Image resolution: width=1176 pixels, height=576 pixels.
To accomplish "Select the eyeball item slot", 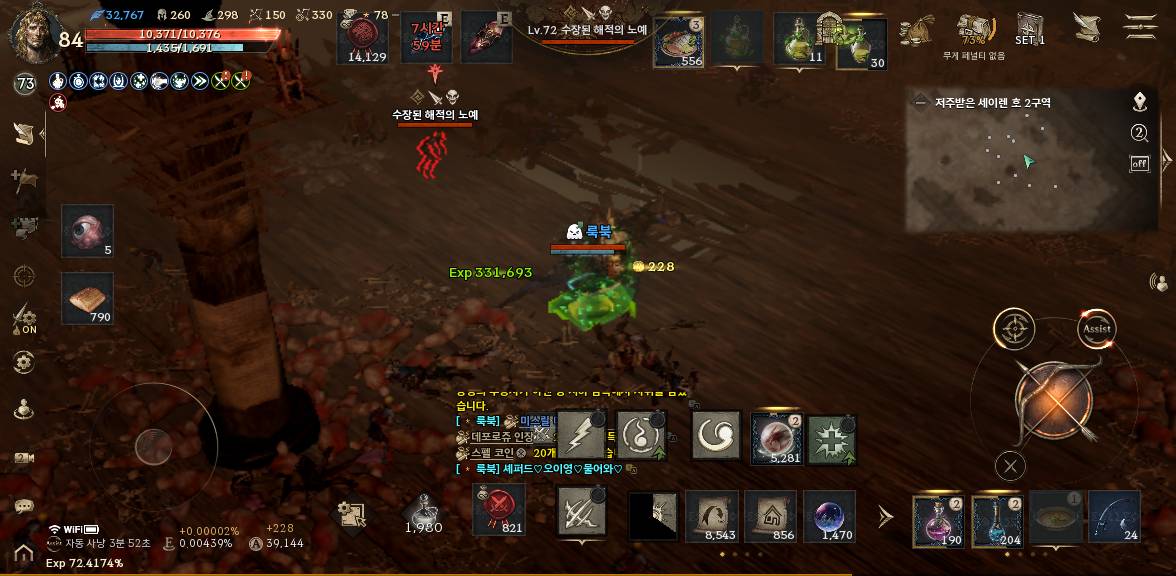I will pos(87,231).
